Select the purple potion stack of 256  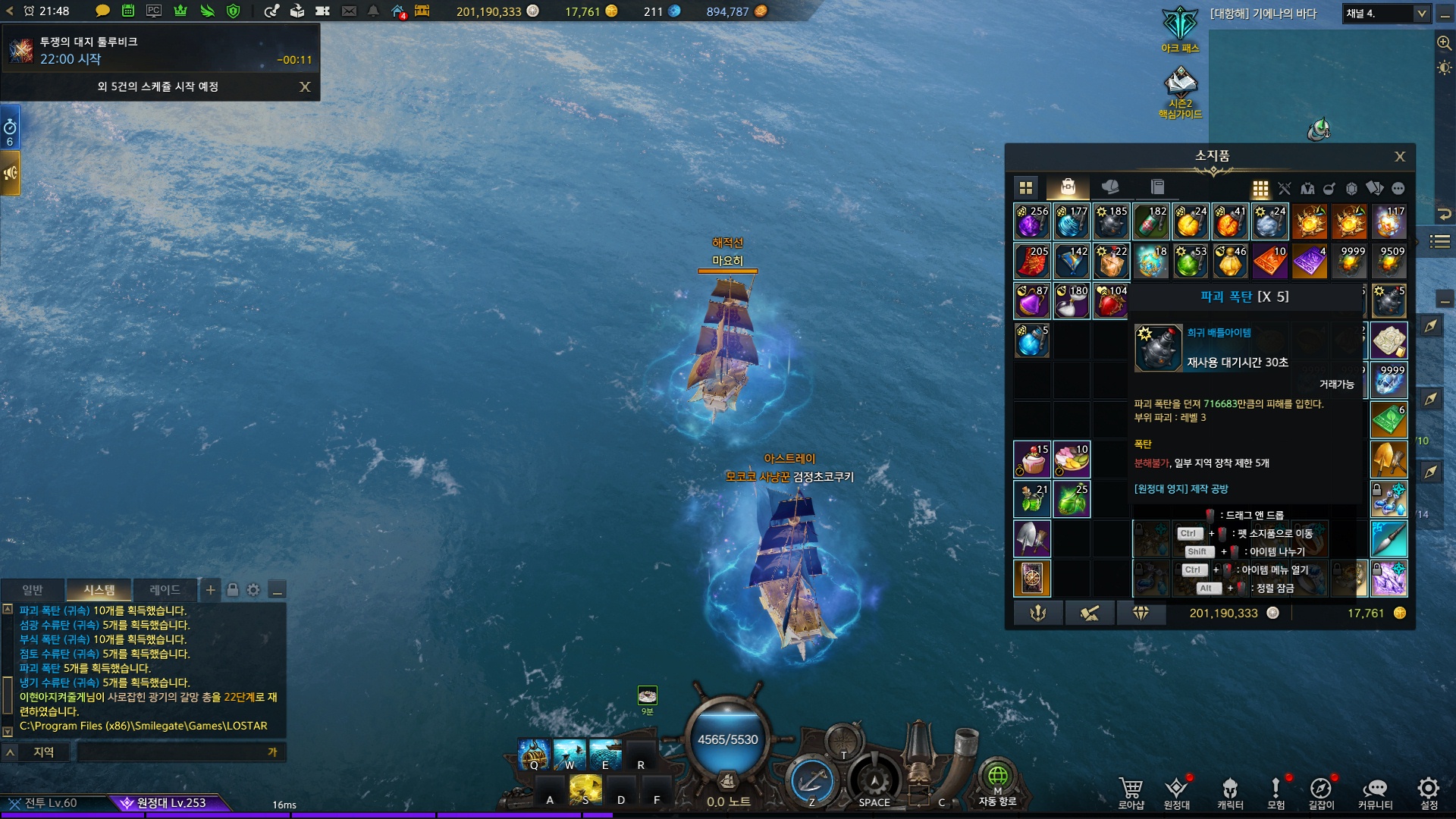(1032, 221)
